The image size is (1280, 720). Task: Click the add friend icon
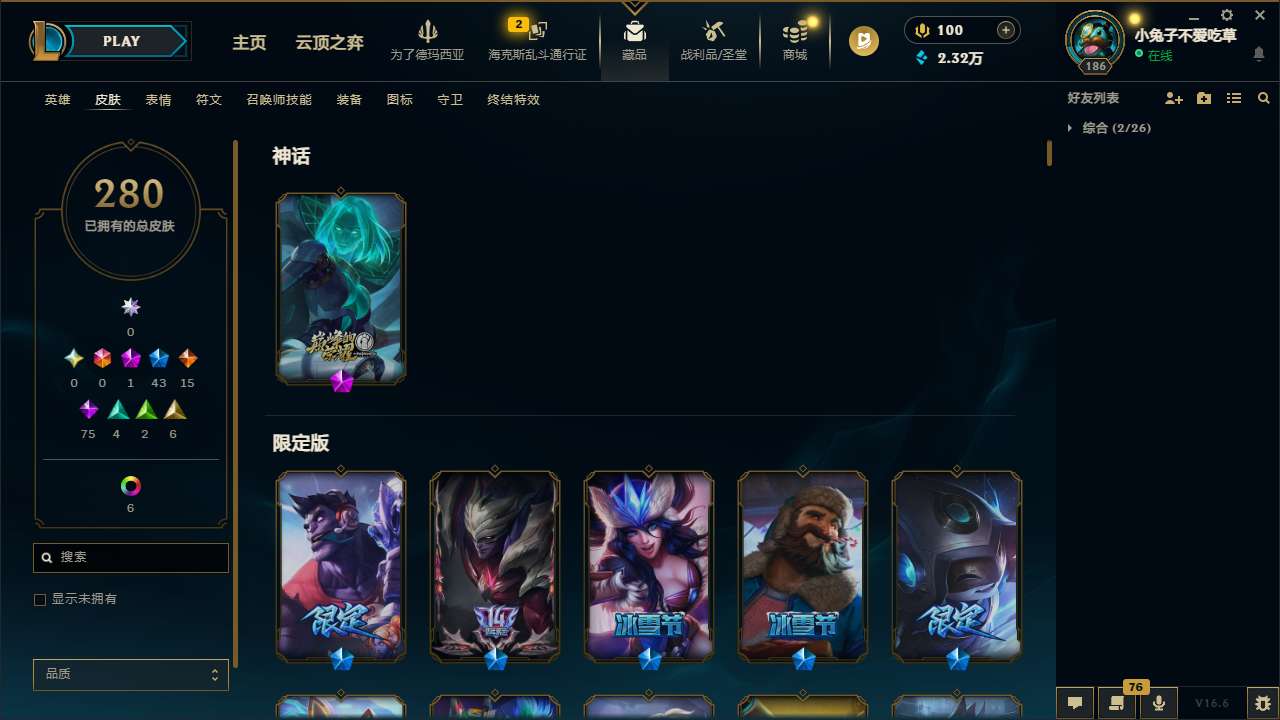click(1174, 98)
